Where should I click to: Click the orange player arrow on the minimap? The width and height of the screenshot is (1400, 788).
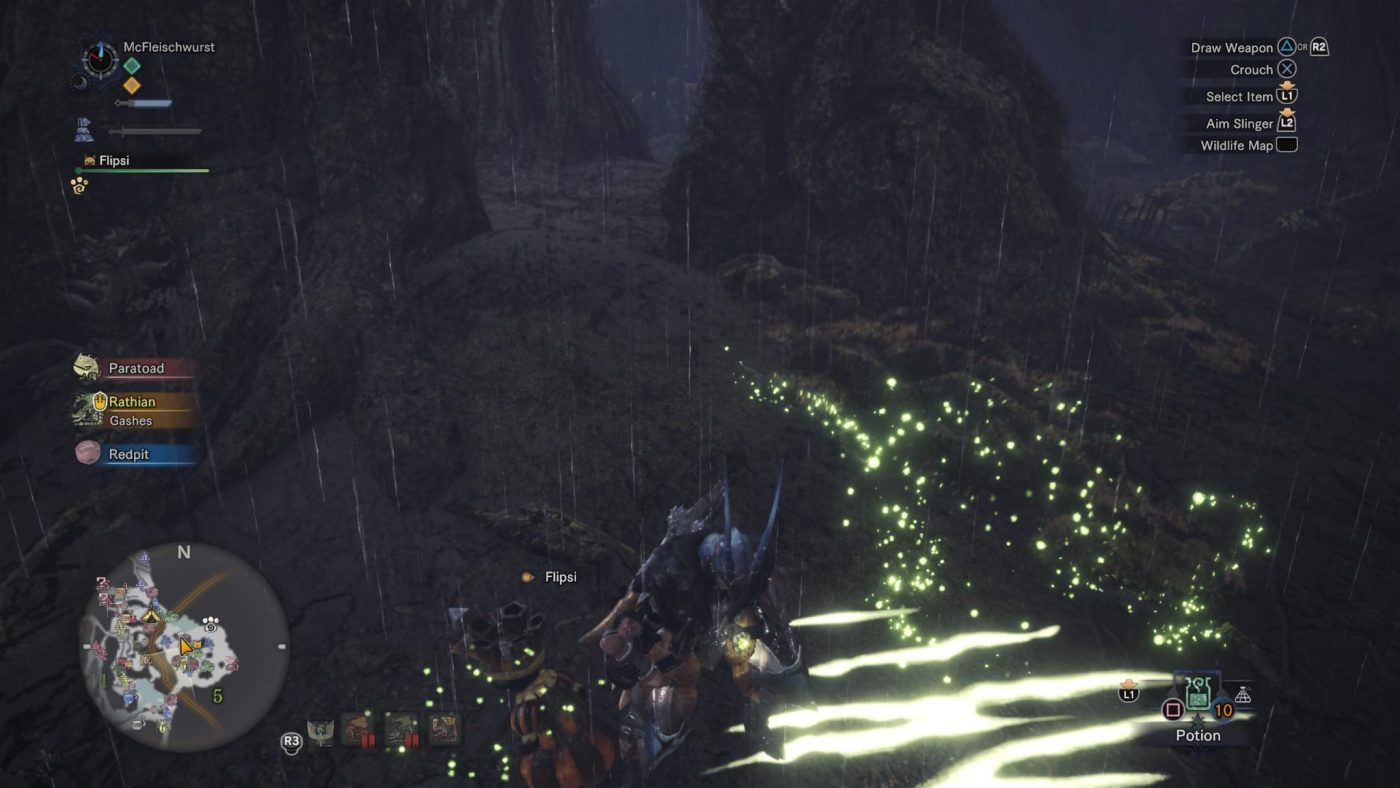click(x=186, y=646)
